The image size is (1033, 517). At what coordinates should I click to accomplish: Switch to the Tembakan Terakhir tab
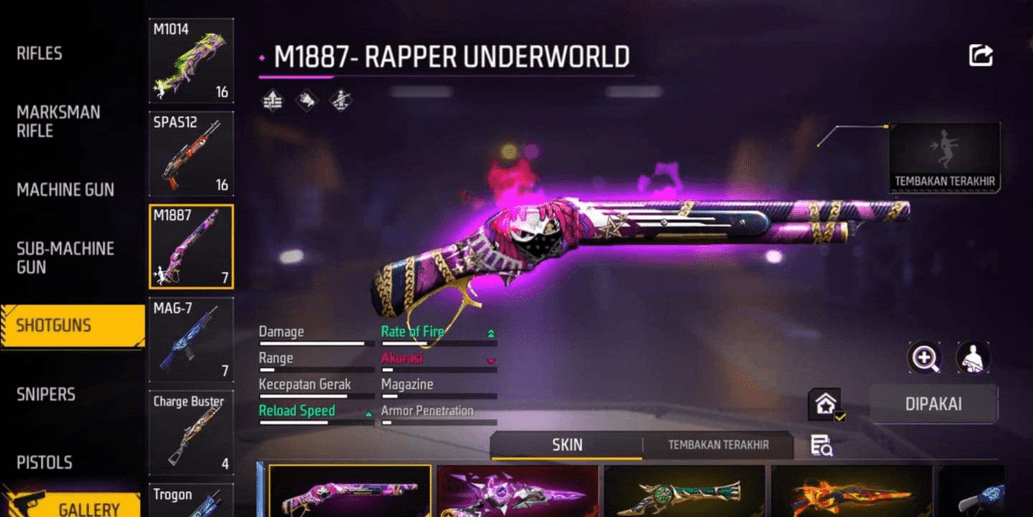click(718, 445)
